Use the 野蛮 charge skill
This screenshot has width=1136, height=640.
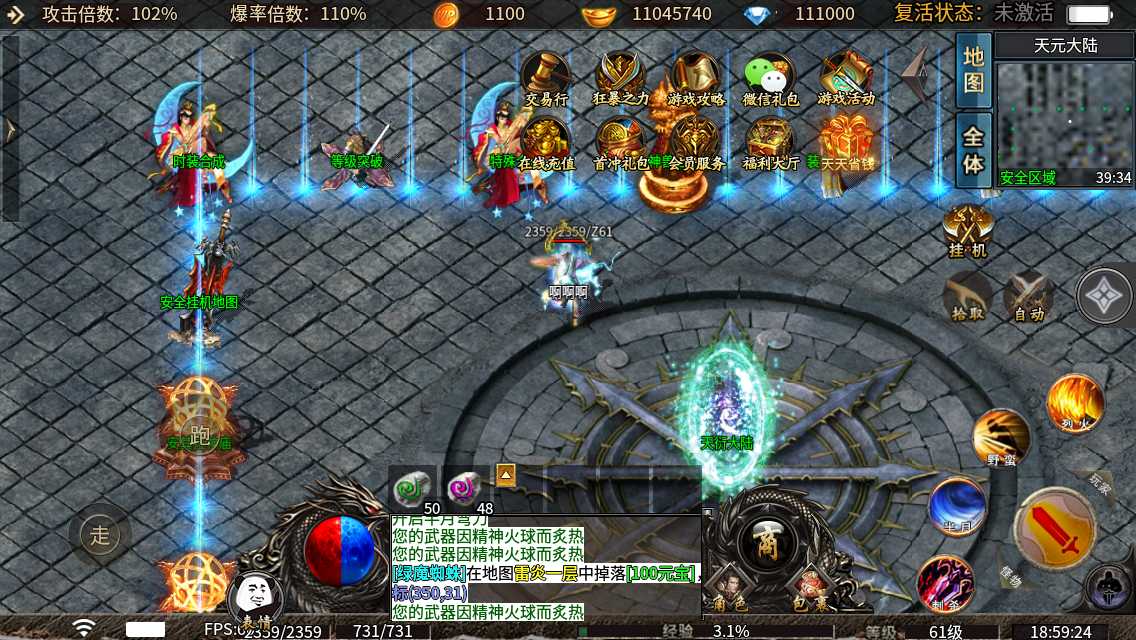pyautogui.click(x=1001, y=437)
